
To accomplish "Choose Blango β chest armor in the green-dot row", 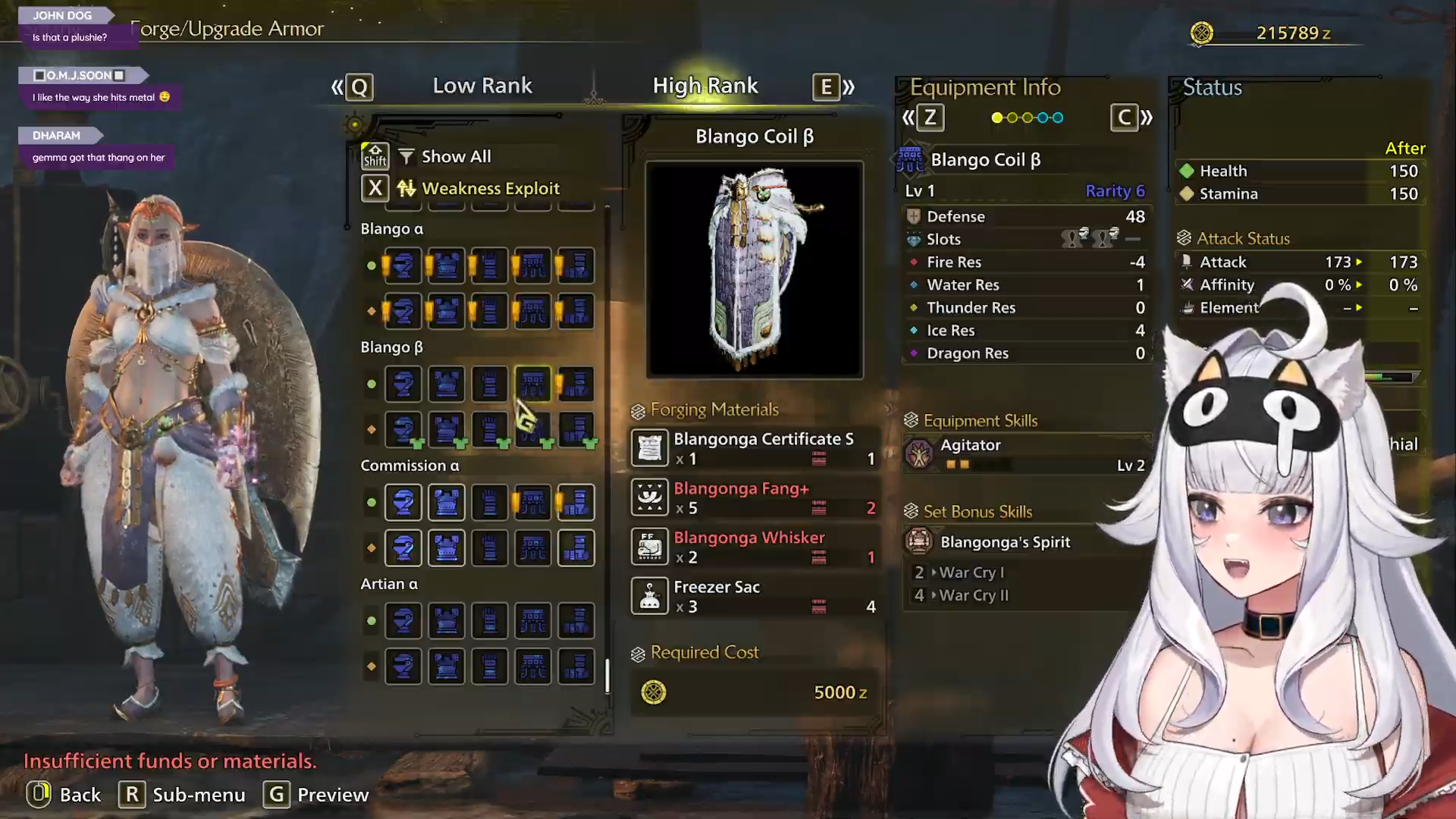I will (447, 384).
